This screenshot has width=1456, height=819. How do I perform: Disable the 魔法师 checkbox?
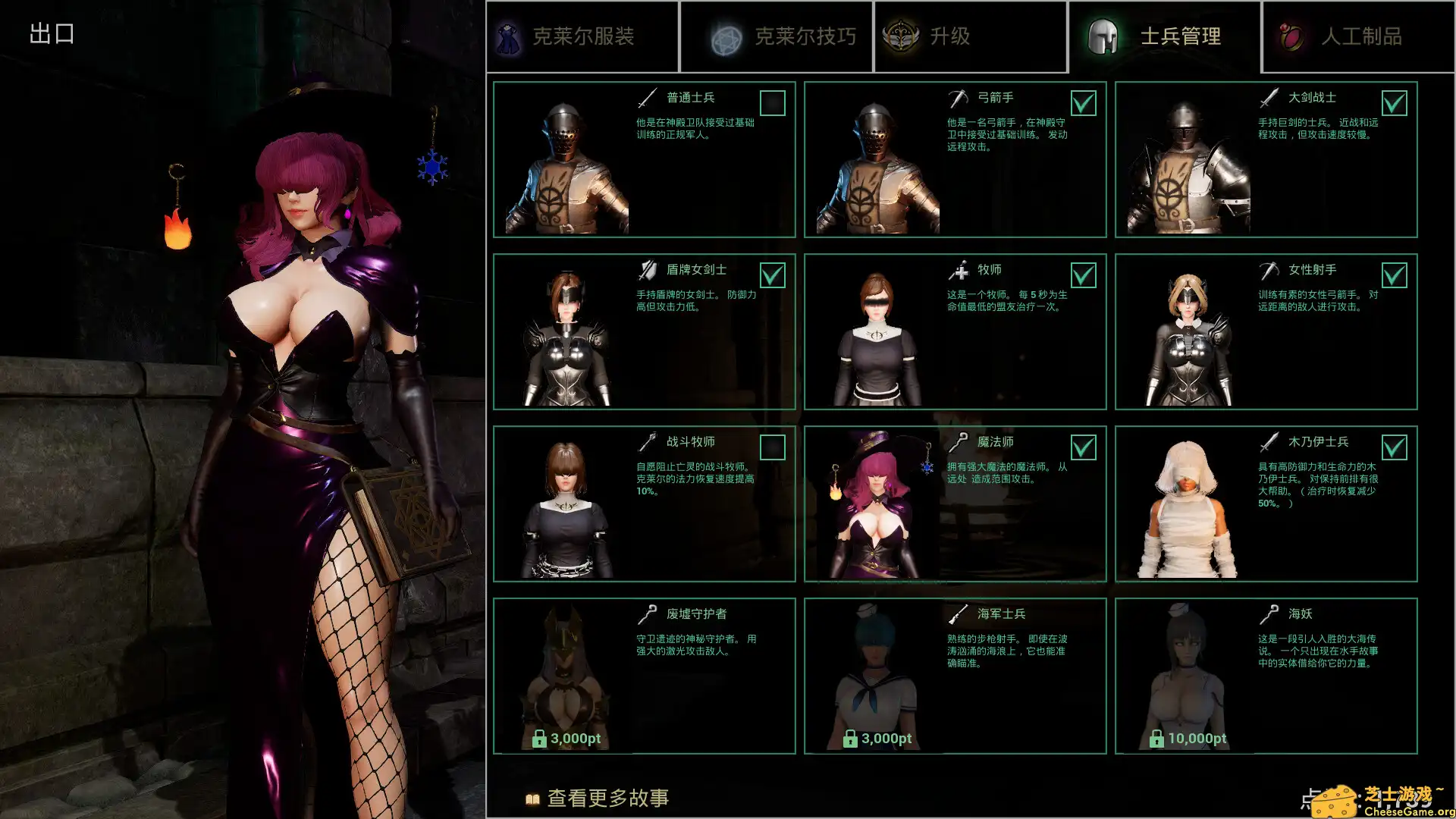click(x=1084, y=447)
